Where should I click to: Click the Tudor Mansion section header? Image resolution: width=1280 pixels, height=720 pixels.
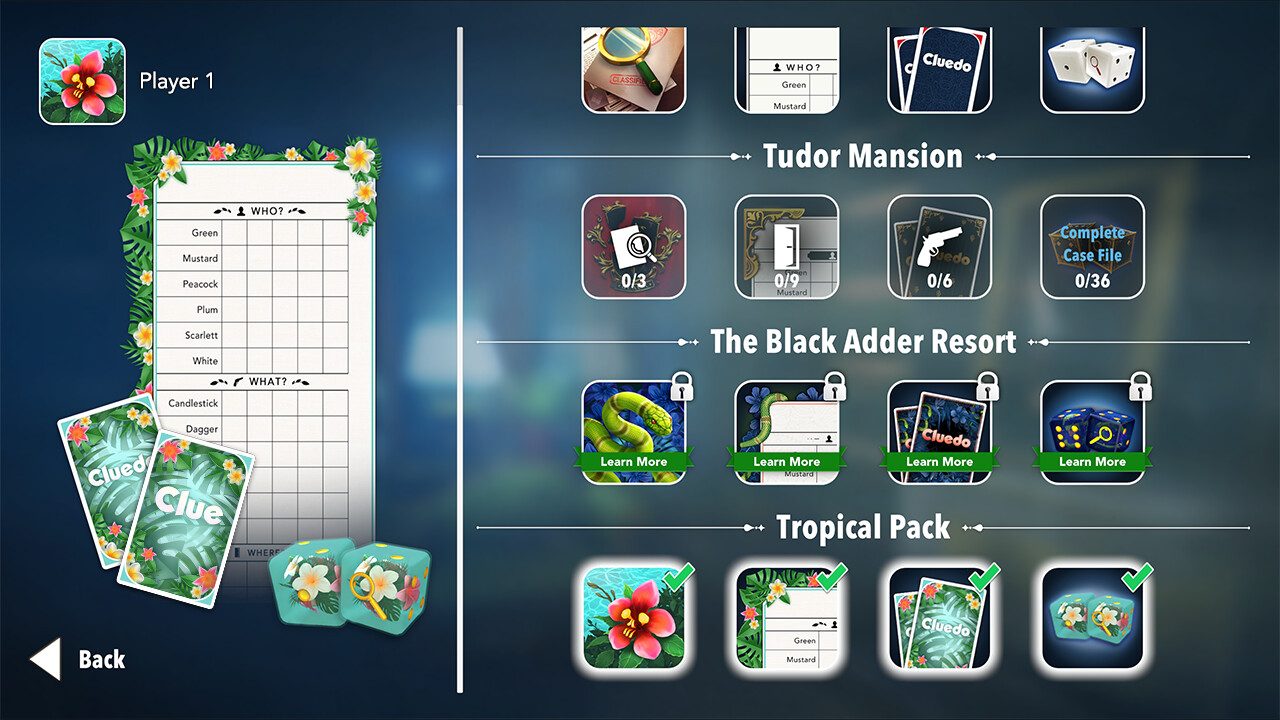[862, 156]
